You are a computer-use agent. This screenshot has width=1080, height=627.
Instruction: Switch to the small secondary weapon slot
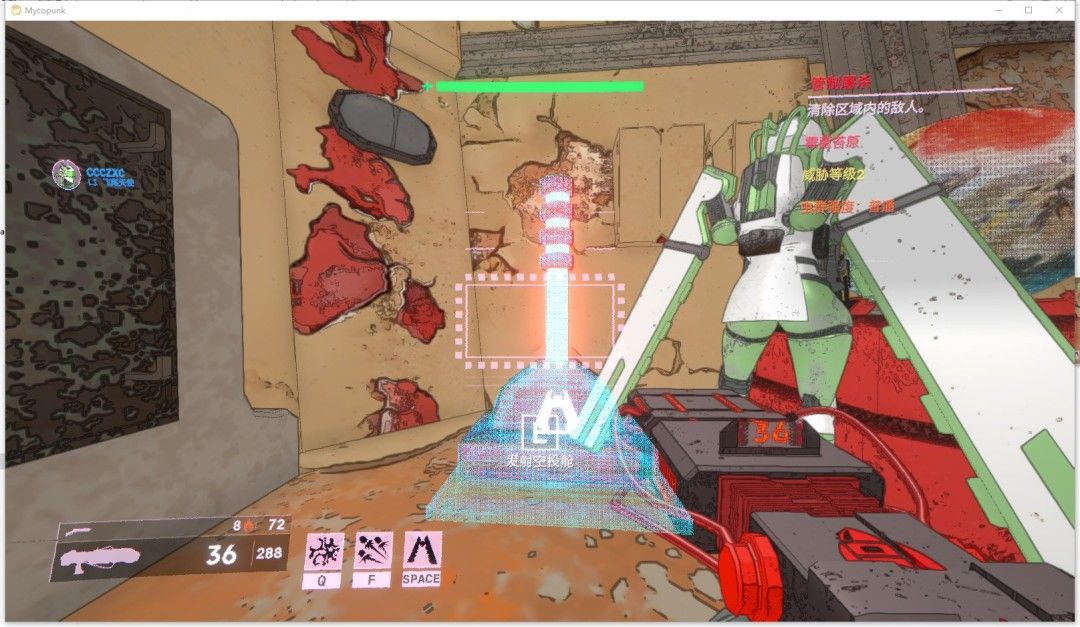click(80, 531)
